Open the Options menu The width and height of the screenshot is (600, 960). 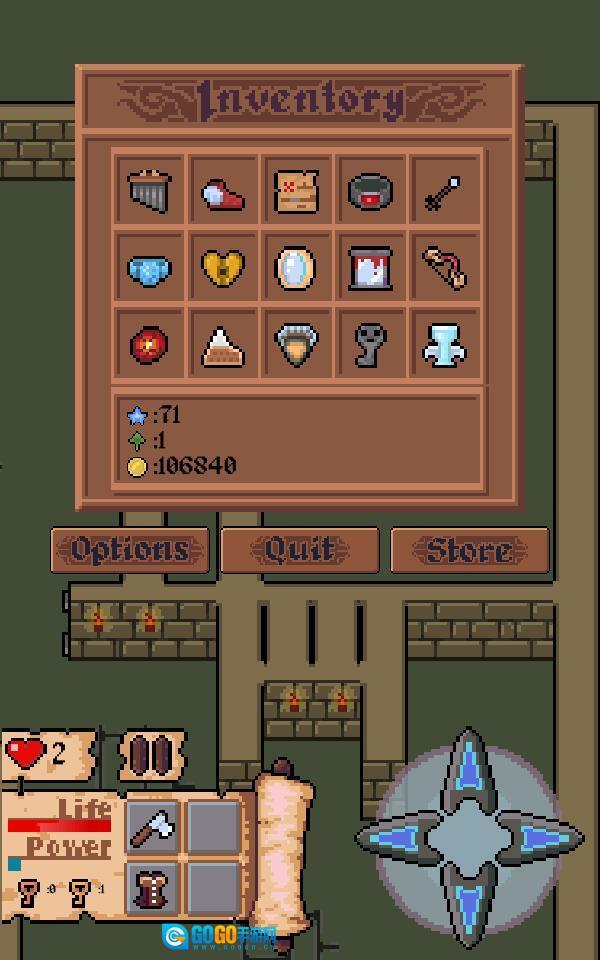coord(130,550)
